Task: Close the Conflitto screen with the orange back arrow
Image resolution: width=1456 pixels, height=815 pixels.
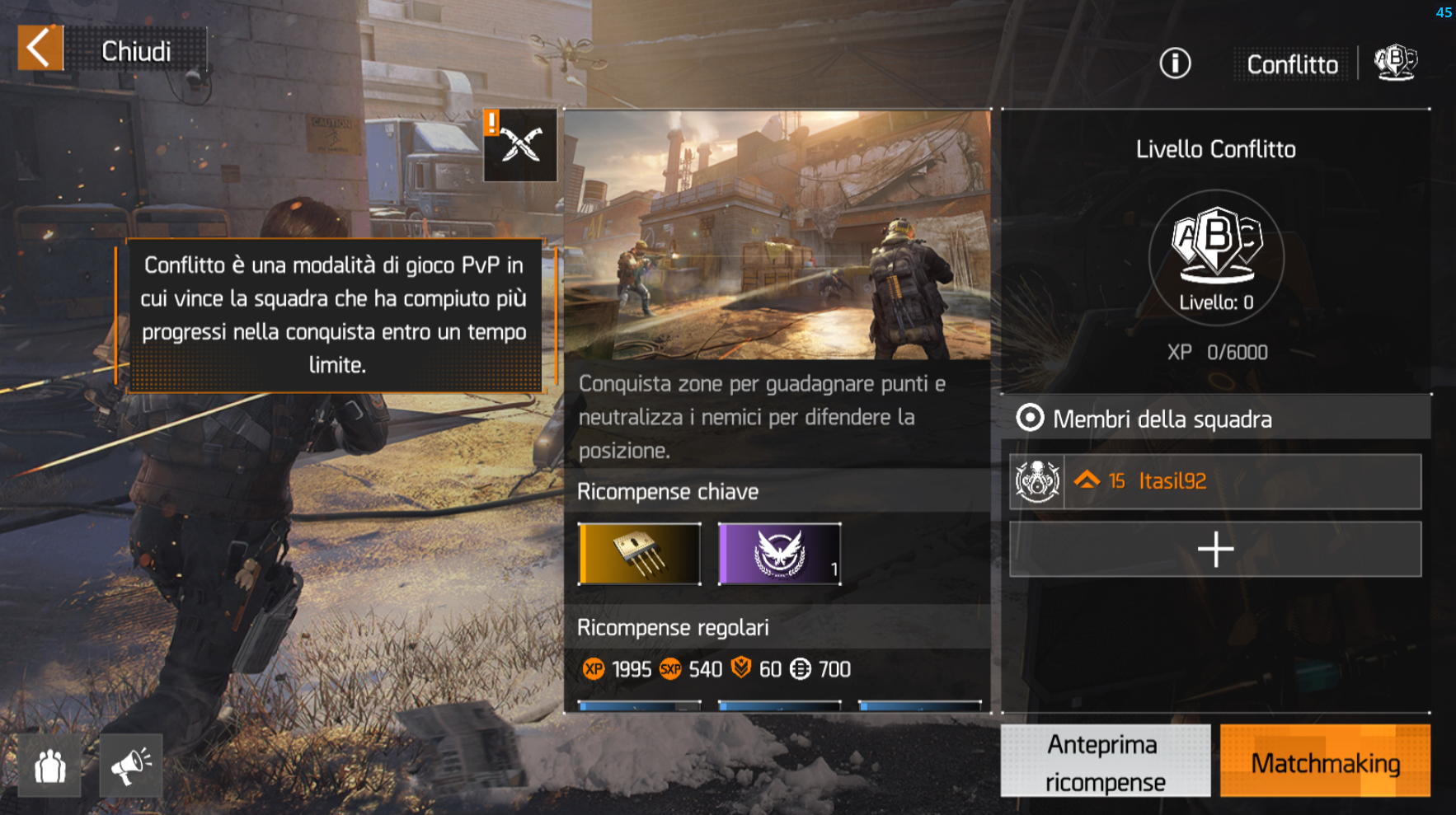Action: tap(40, 49)
